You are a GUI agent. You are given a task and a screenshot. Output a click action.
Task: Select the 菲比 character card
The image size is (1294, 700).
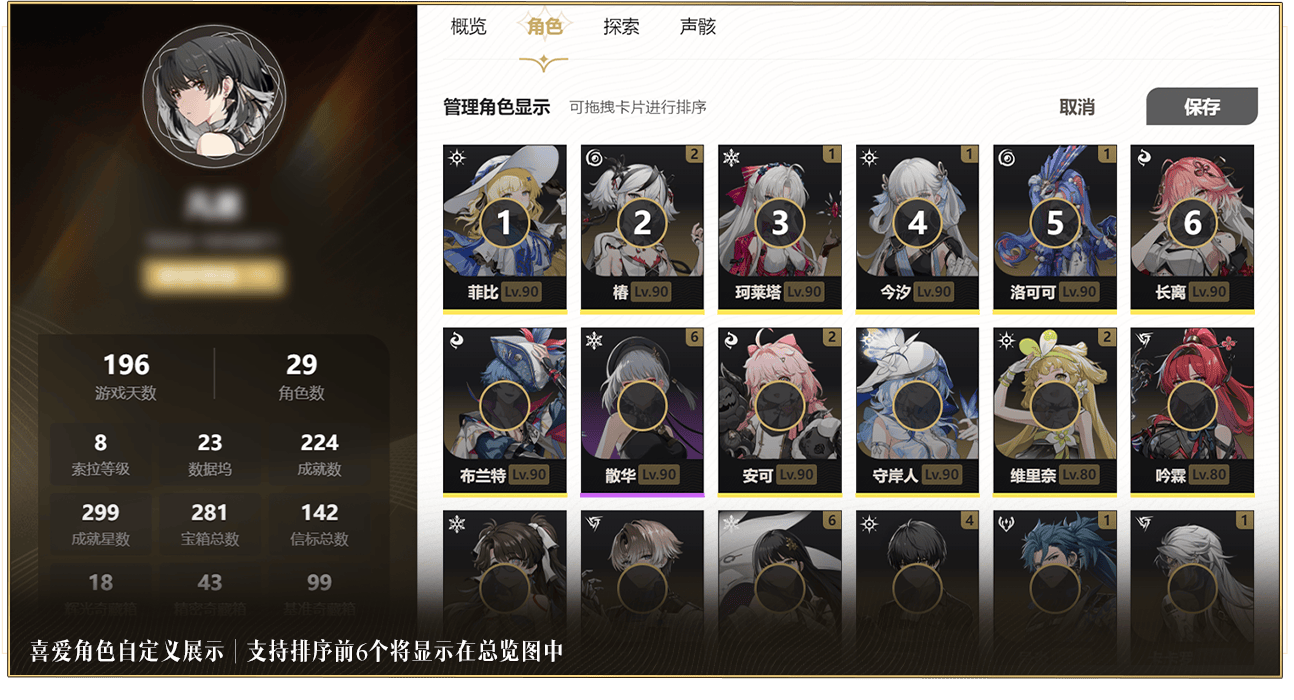pos(505,227)
